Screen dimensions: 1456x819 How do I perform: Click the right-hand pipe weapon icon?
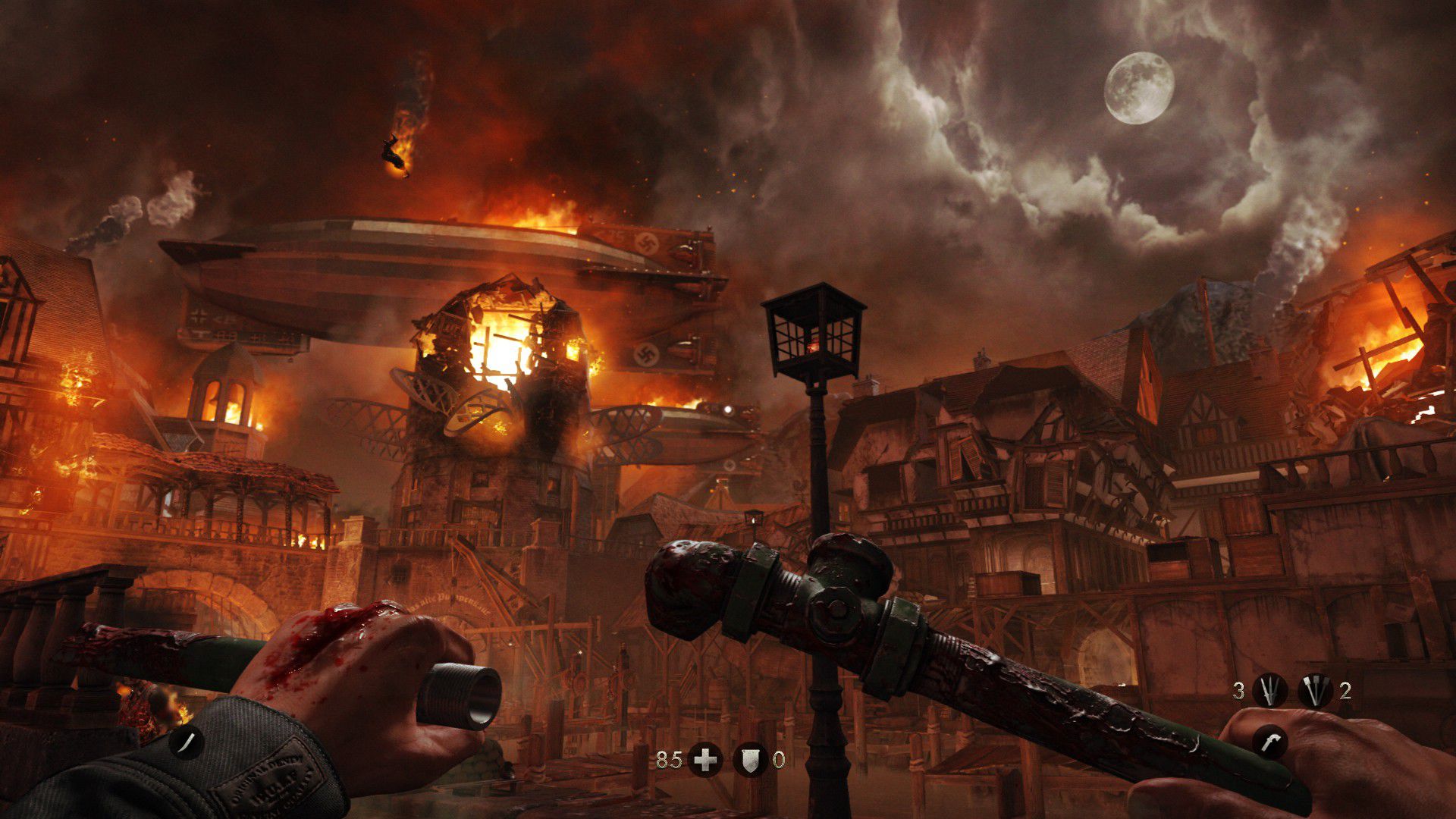point(1269,742)
